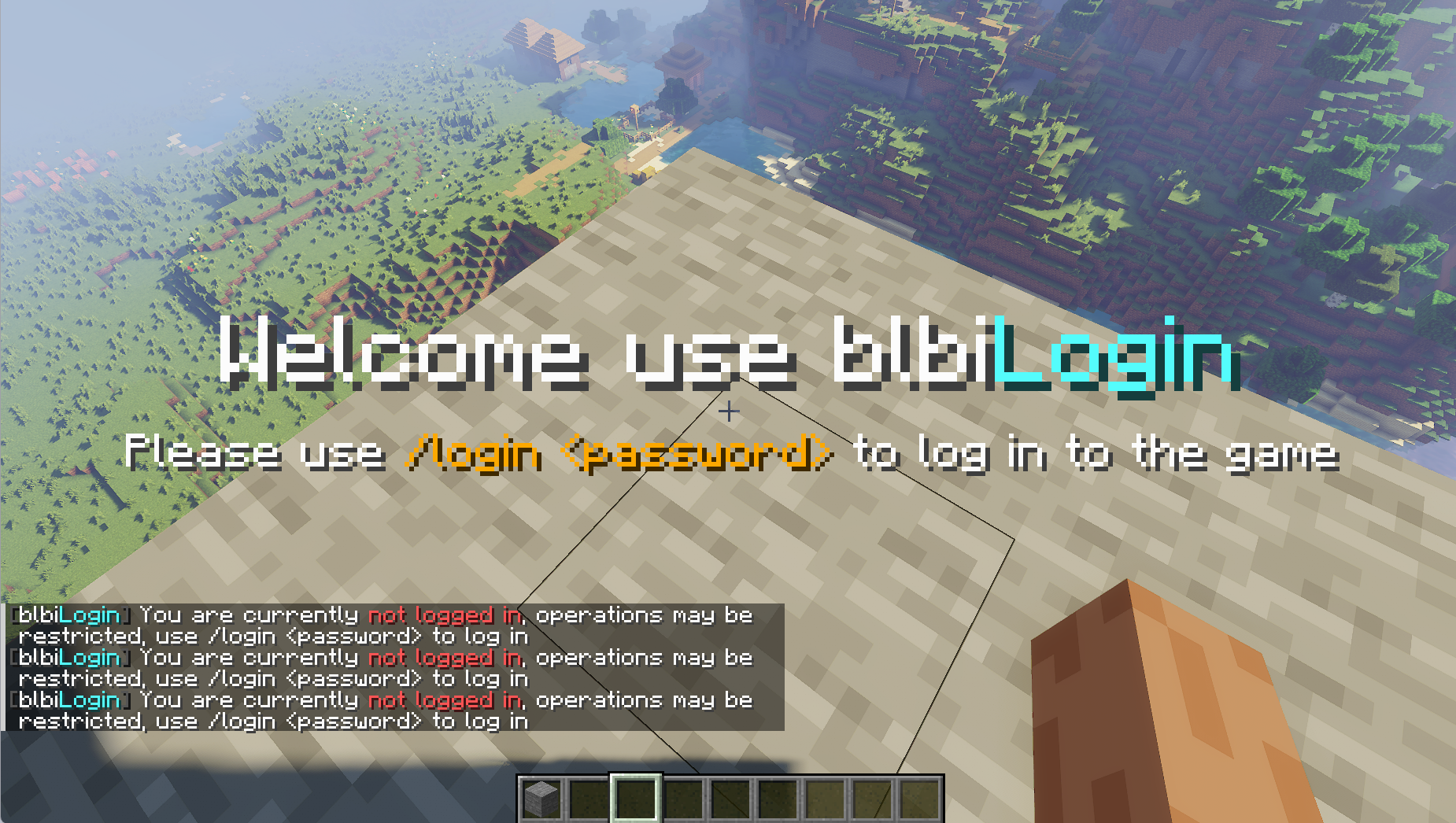Select the stone bricks in hotbar slot one

click(x=543, y=796)
